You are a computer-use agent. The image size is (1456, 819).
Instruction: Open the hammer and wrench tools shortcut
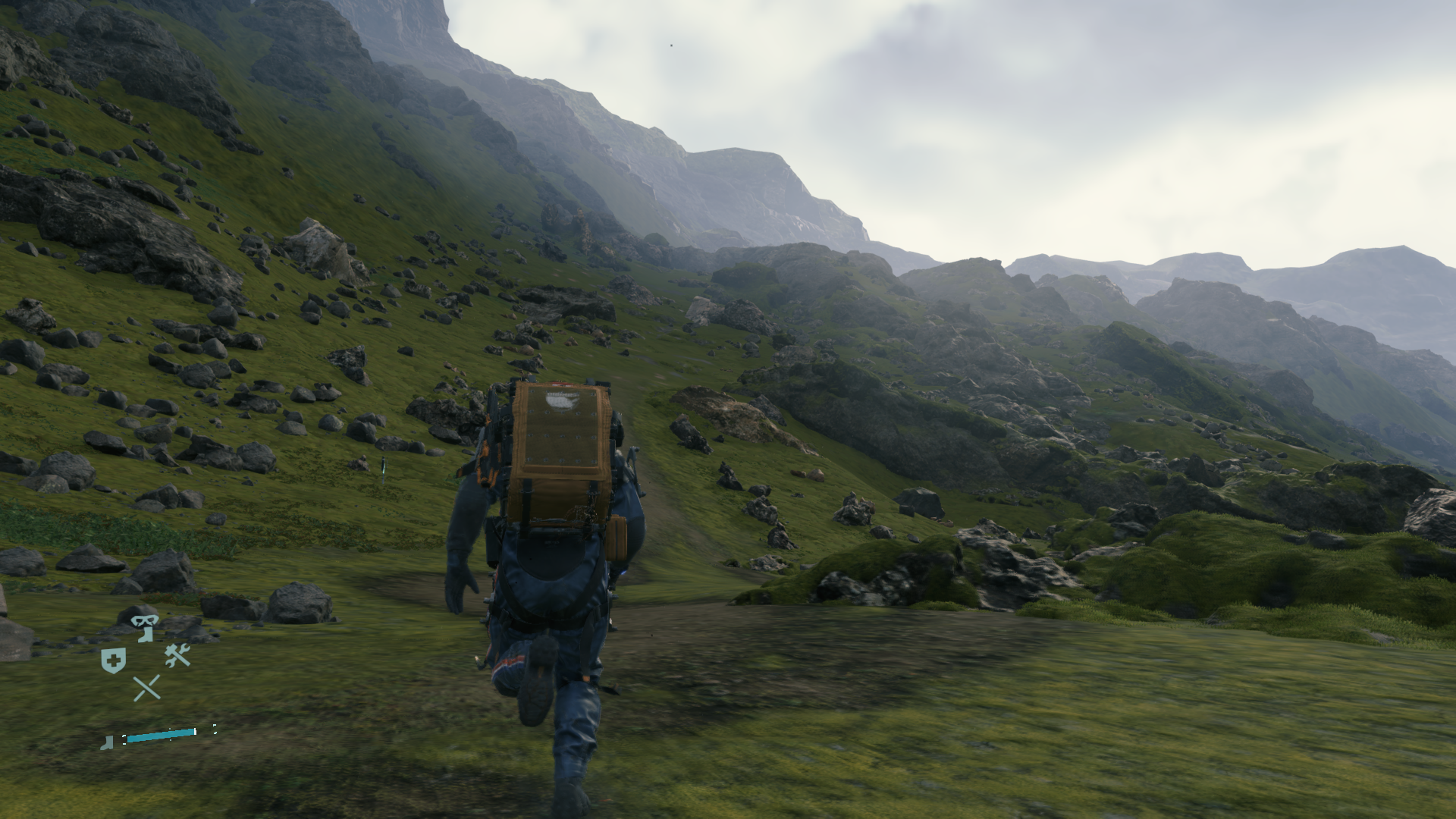[x=177, y=655]
